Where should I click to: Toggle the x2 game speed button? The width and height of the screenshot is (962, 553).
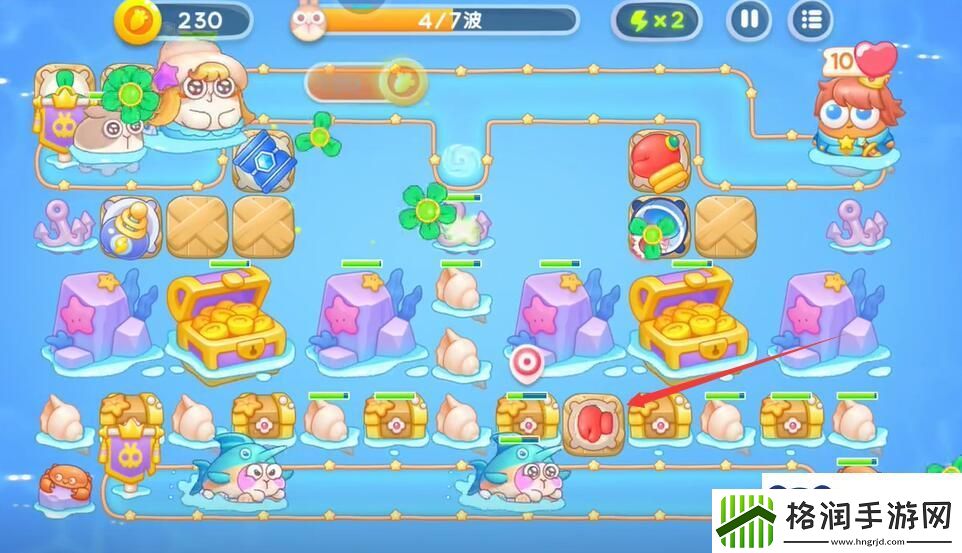pyautogui.click(x=661, y=20)
